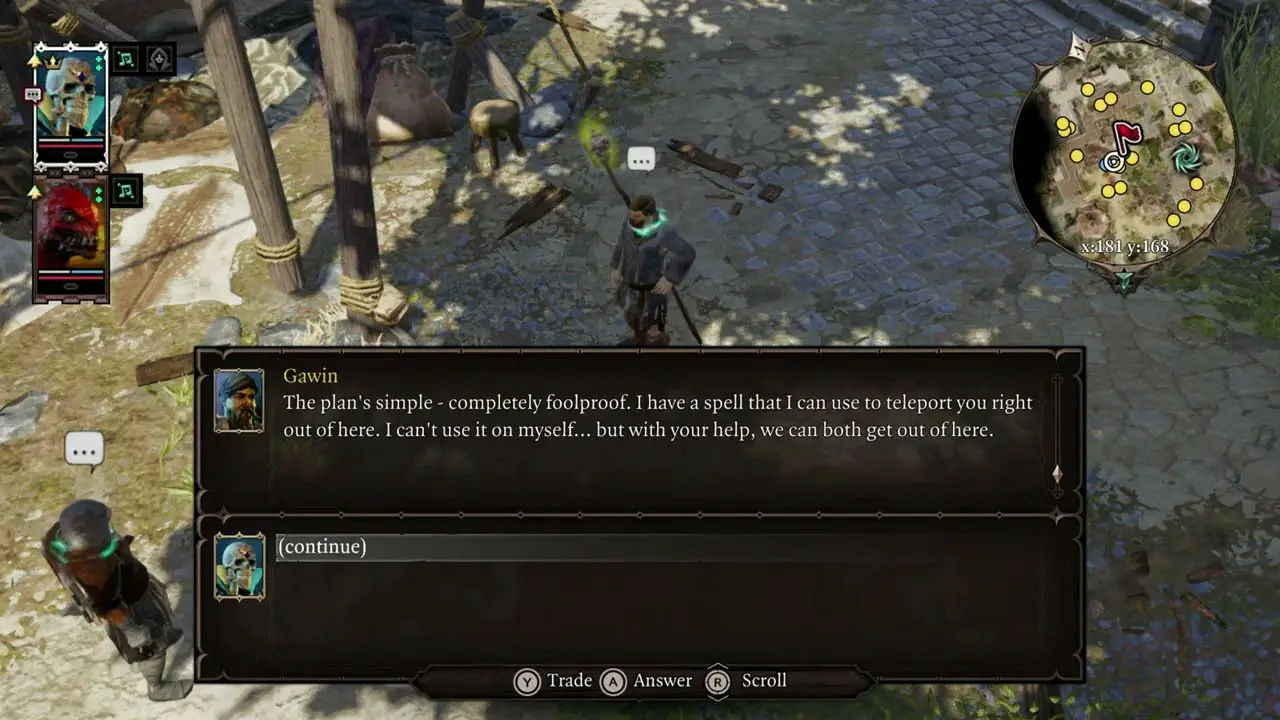The image size is (1280, 720).
Task: Click Gawin's portrait in the dialogue box
Action: pyautogui.click(x=239, y=400)
